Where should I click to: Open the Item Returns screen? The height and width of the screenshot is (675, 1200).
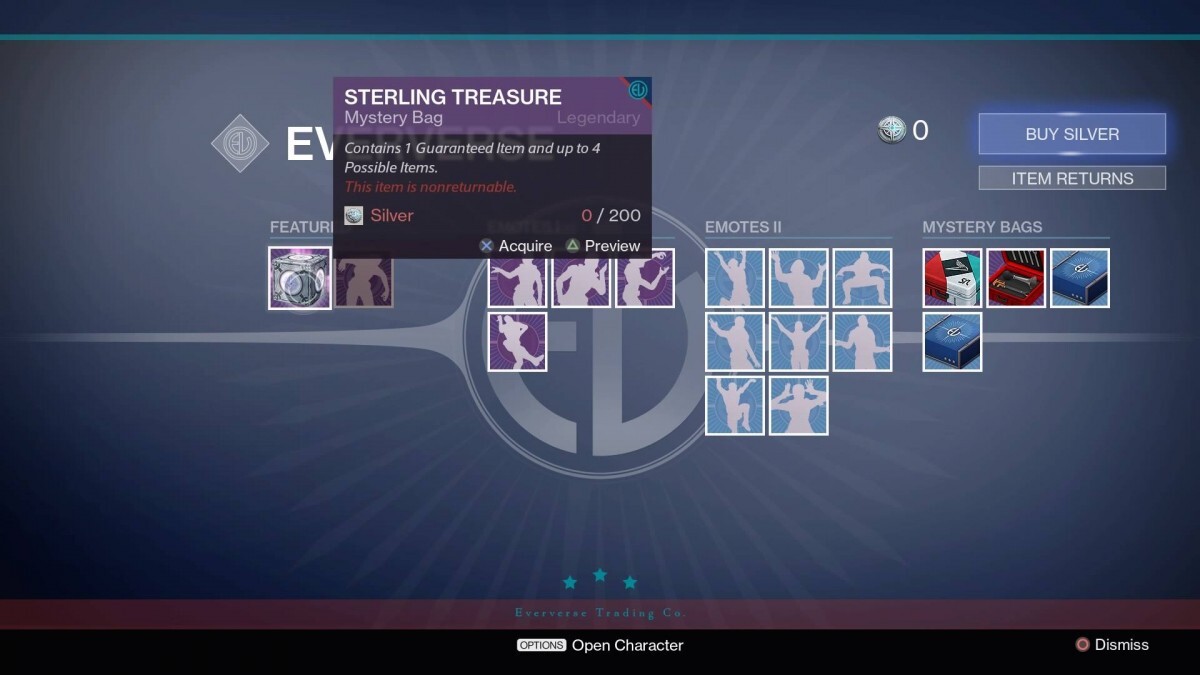tap(1072, 178)
